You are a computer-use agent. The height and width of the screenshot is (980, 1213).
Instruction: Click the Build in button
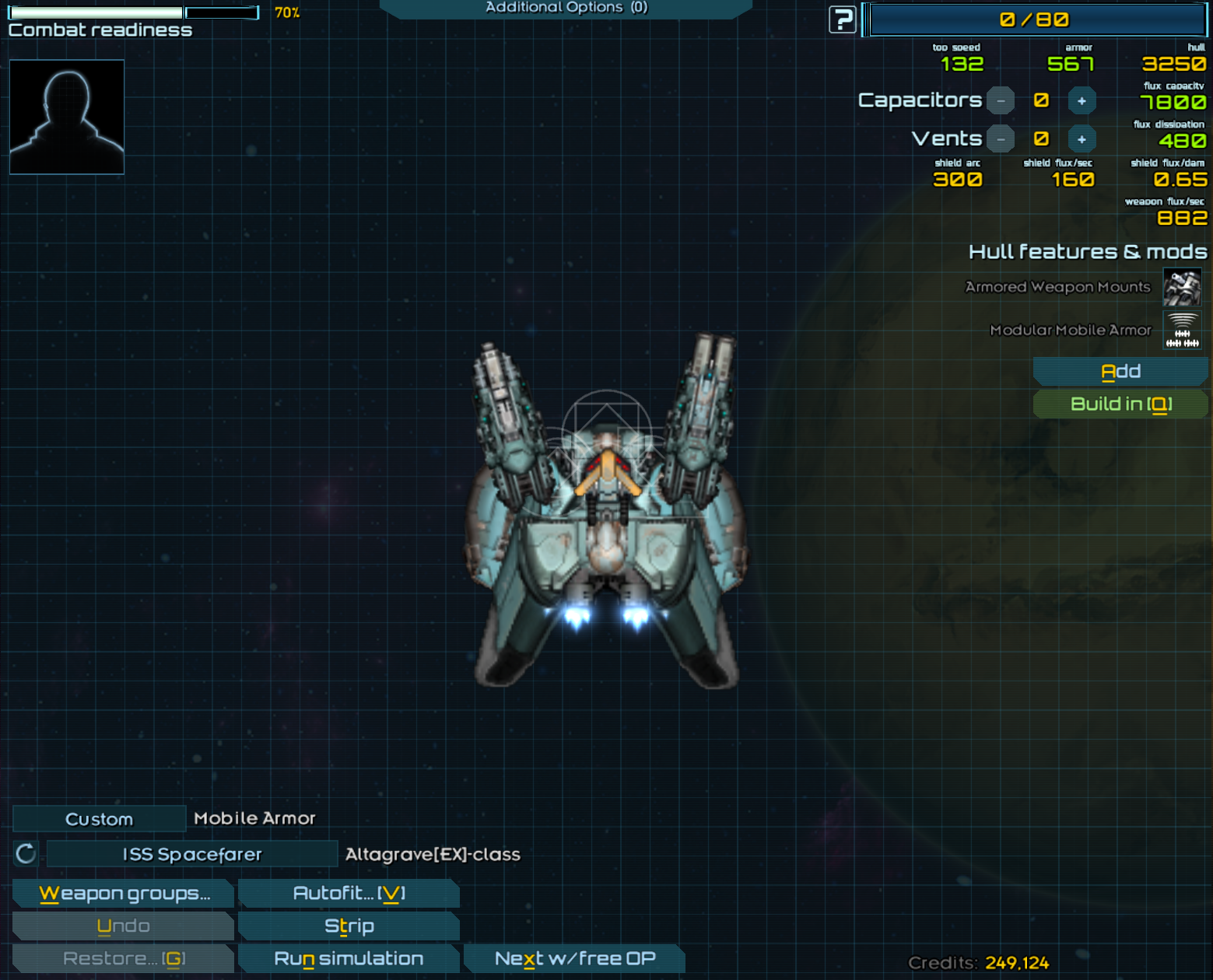1120,404
